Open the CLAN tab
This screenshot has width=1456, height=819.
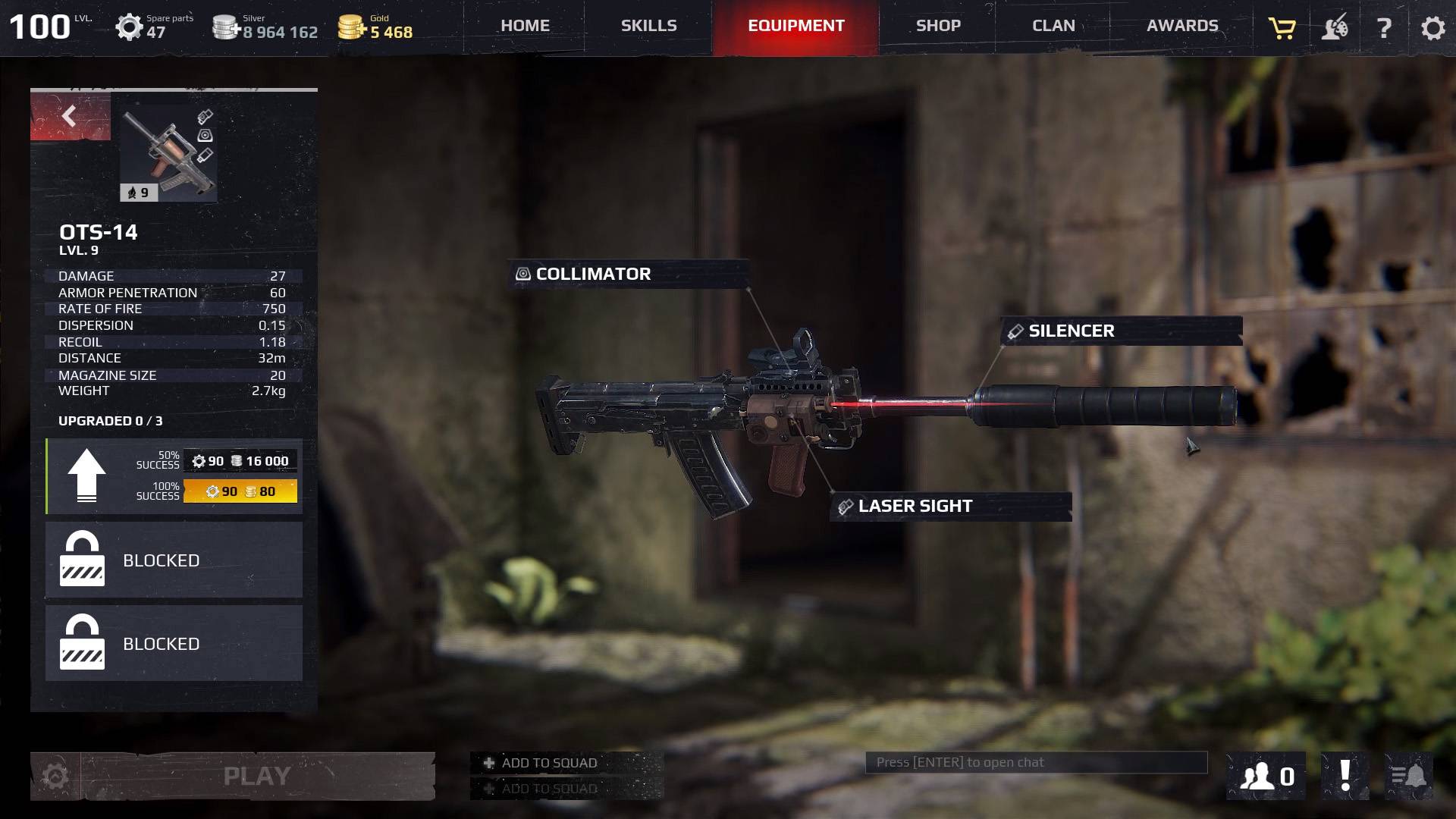tap(1053, 26)
